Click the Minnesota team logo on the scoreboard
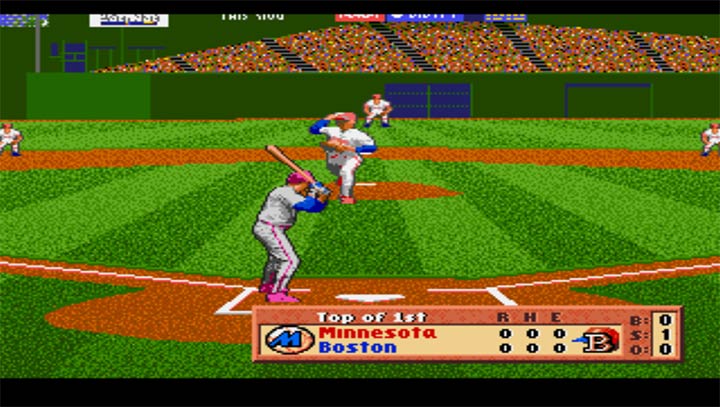This screenshot has width=720, height=407. tap(289, 340)
